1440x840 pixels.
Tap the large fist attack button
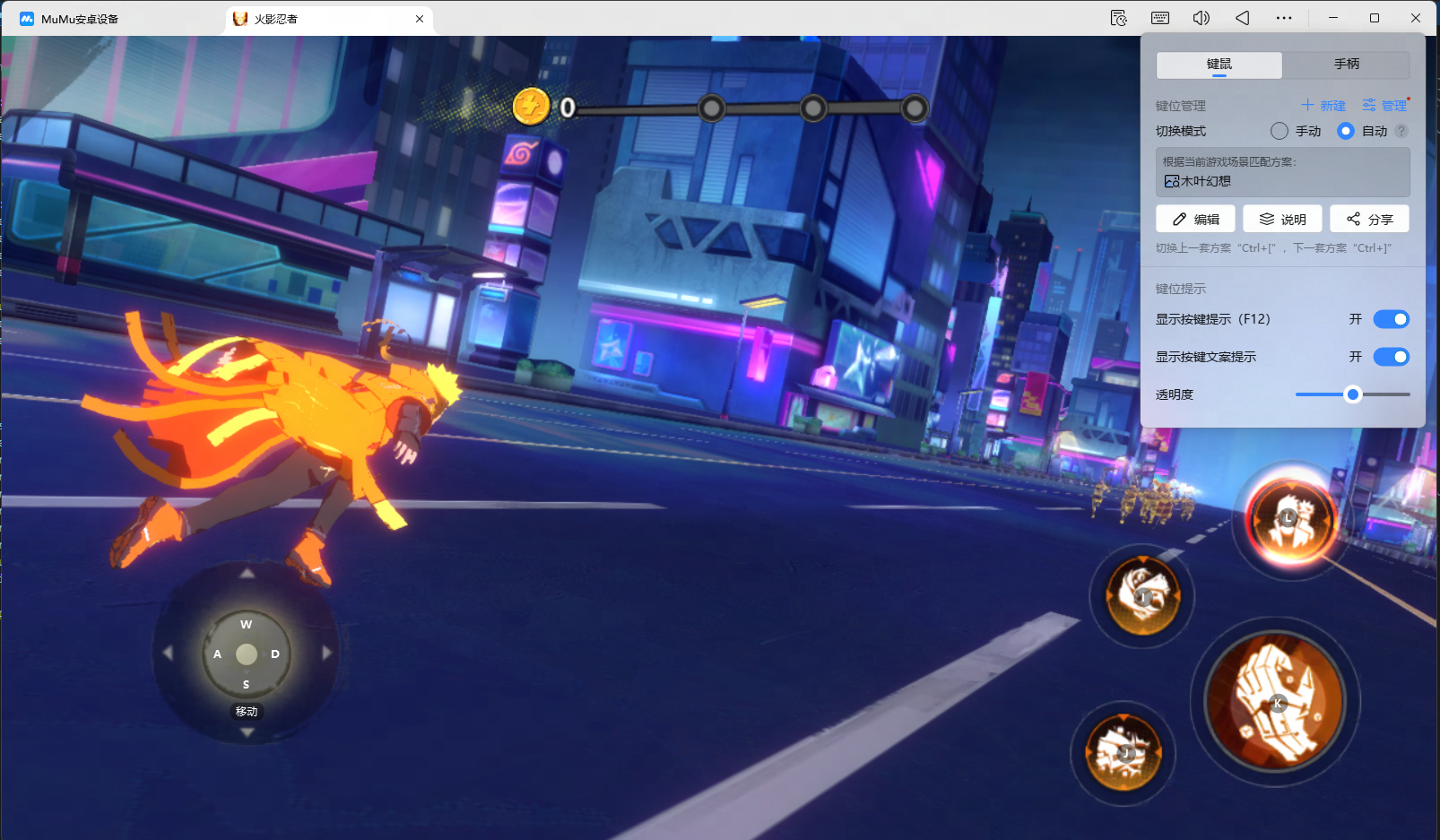(1275, 701)
